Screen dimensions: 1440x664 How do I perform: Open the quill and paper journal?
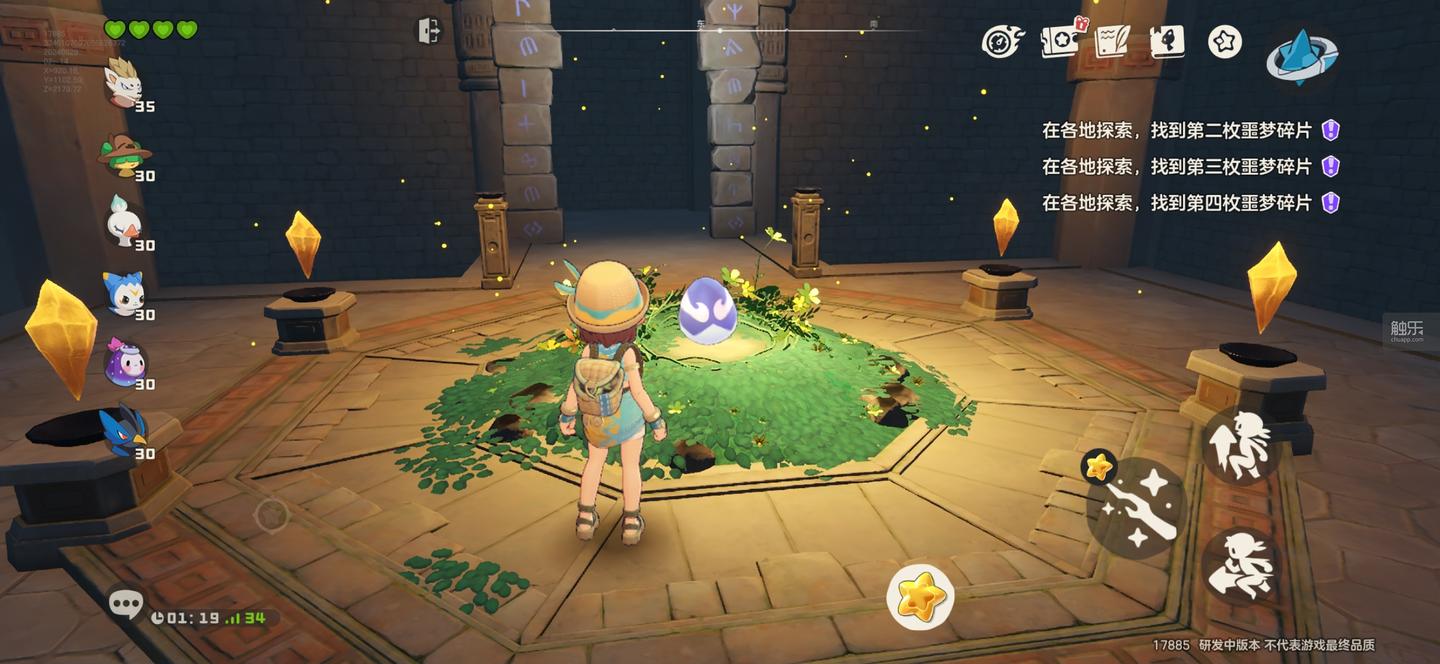(1112, 41)
